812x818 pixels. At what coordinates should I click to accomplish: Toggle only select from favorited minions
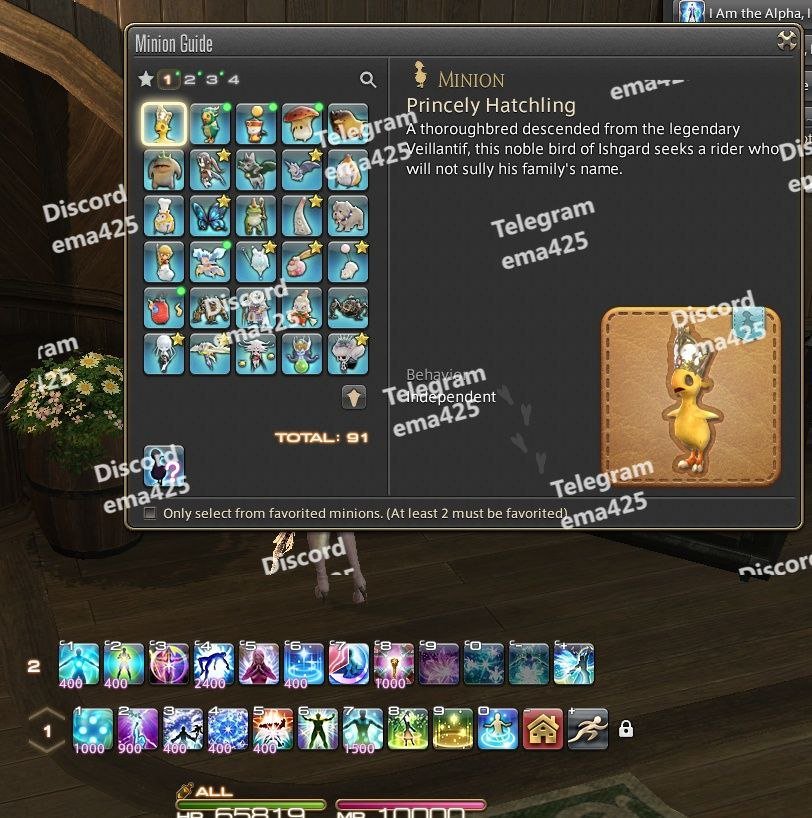pos(150,513)
